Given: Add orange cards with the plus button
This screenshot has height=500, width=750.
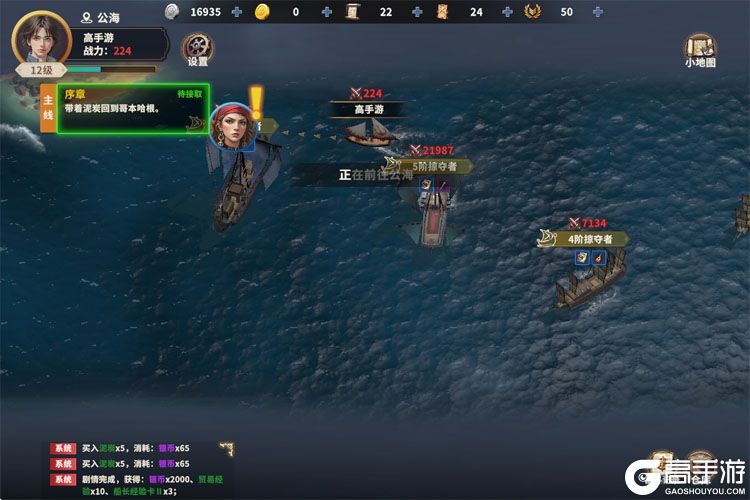Looking at the screenshot, I should 507,12.
